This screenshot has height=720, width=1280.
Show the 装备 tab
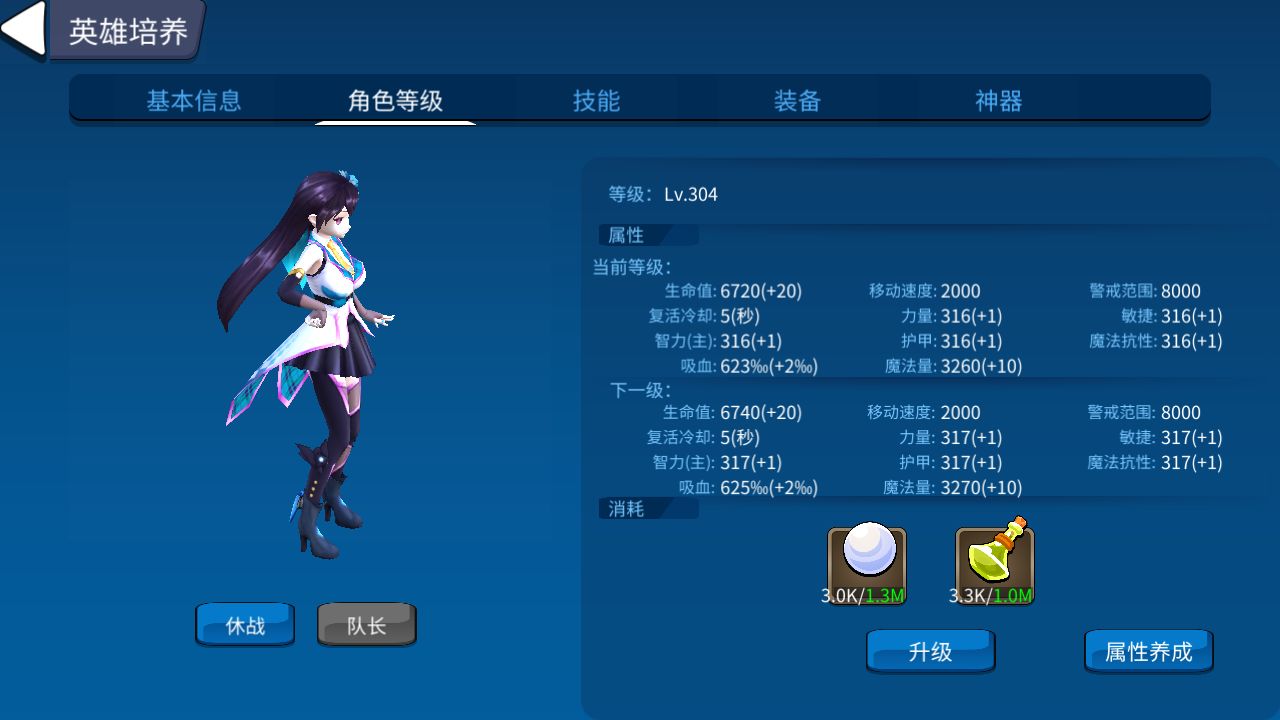(x=797, y=101)
